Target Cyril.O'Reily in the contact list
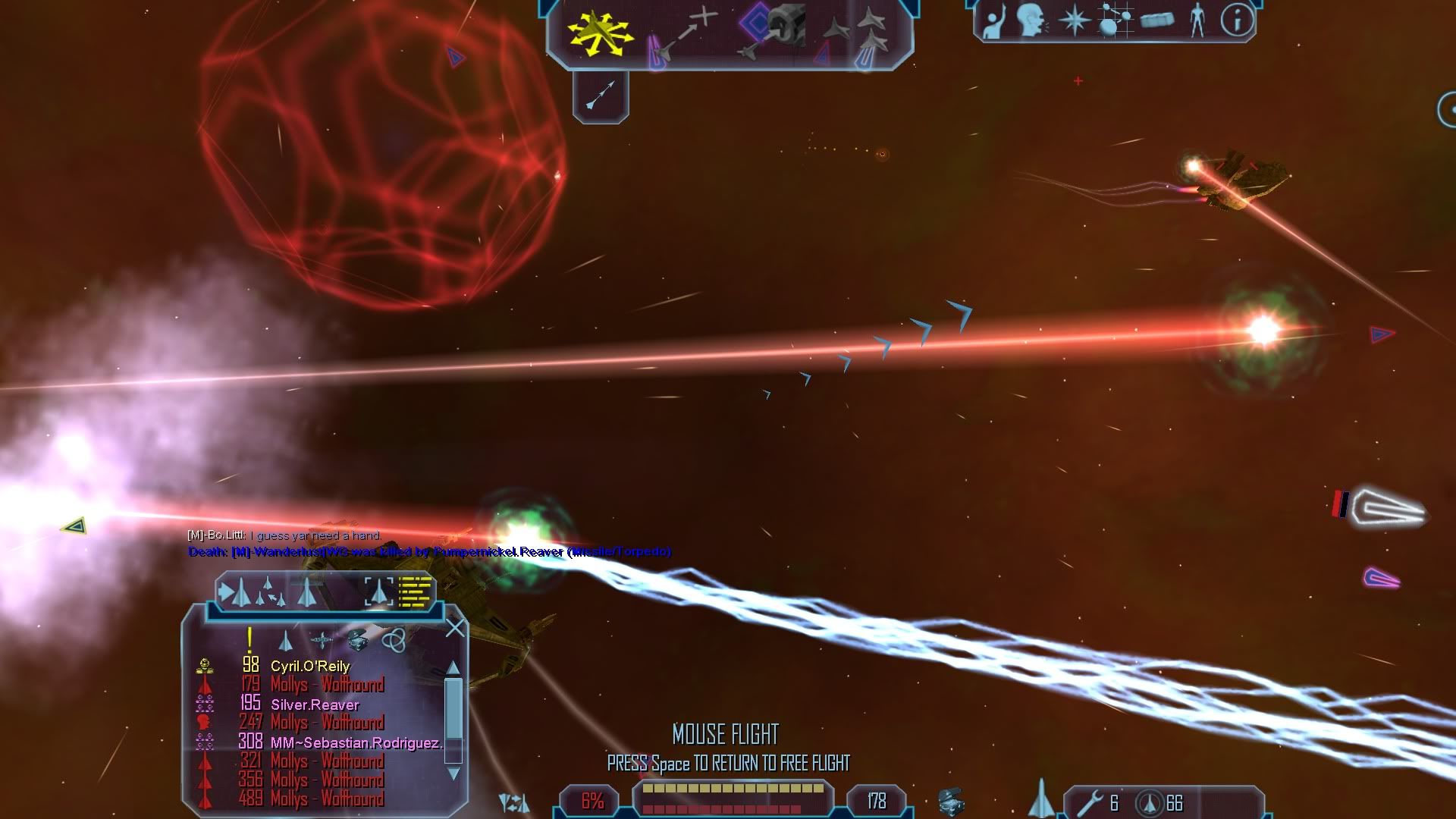1456x819 pixels. click(310, 666)
